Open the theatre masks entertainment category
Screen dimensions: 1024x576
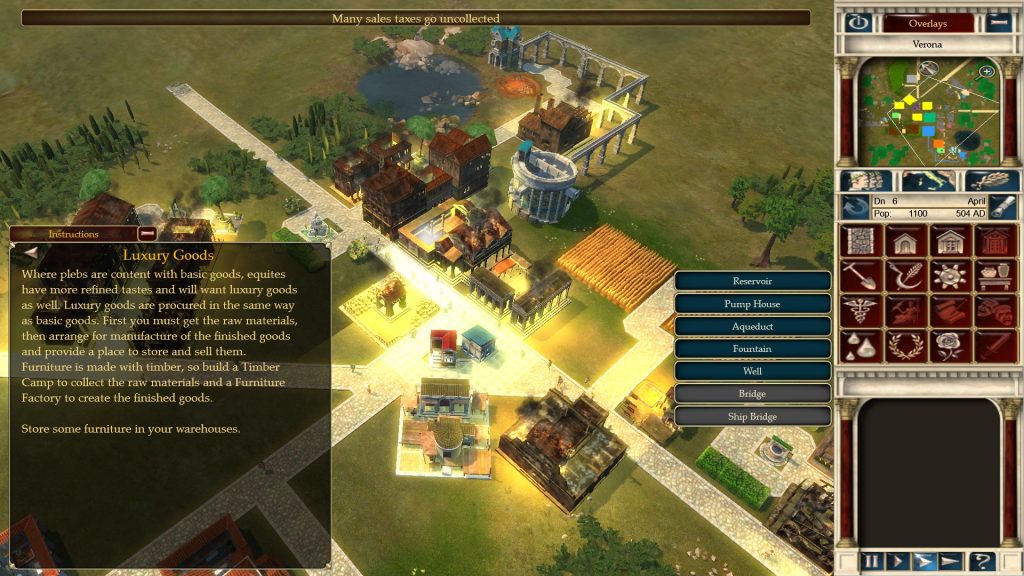[x=997, y=310]
